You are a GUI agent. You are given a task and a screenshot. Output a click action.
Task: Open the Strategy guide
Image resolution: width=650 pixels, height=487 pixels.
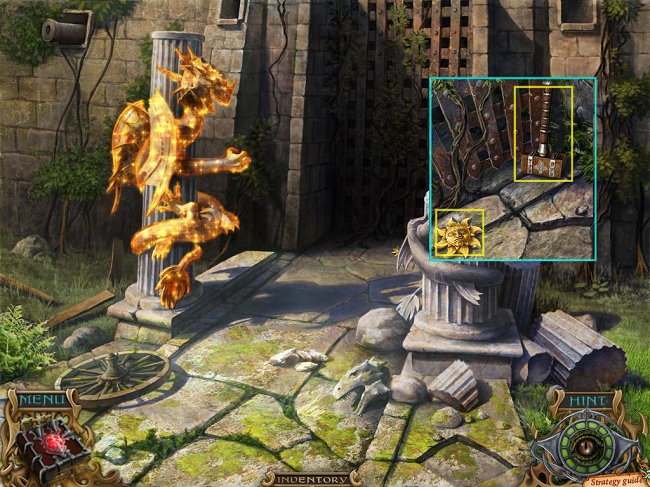[x=616, y=478]
